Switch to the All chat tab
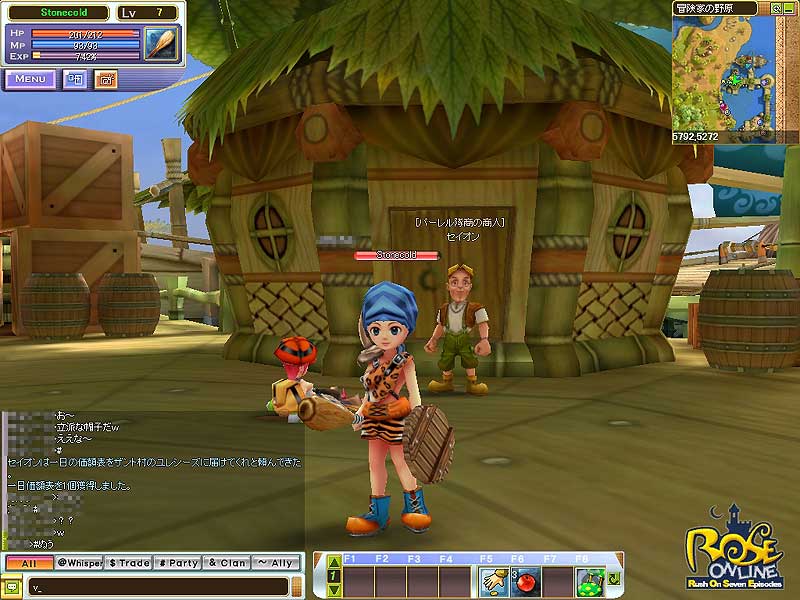This screenshot has width=800, height=600. pyautogui.click(x=27, y=563)
